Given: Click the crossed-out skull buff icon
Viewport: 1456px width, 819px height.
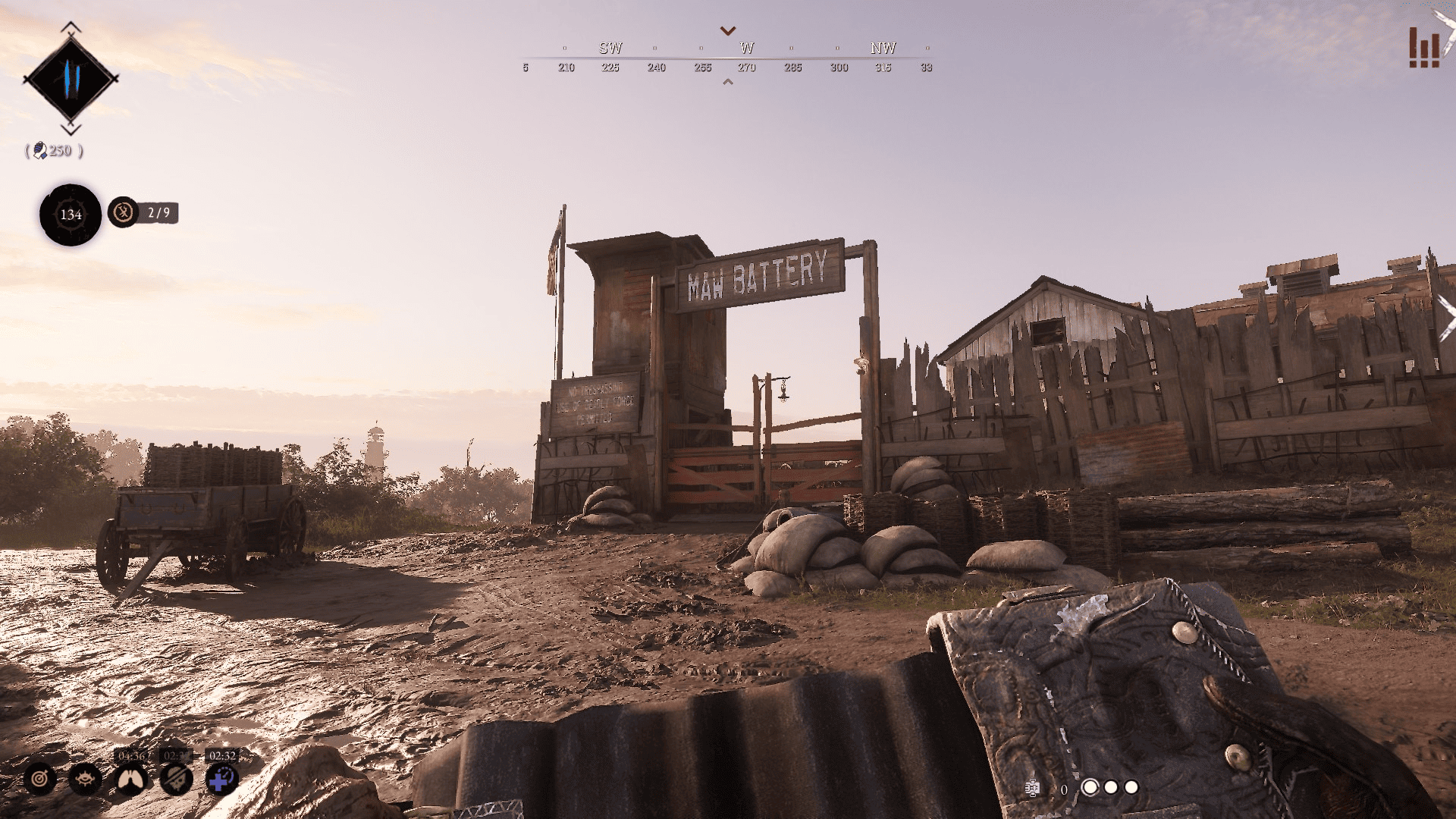Looking at the screenshot, I should click(176, 779).
